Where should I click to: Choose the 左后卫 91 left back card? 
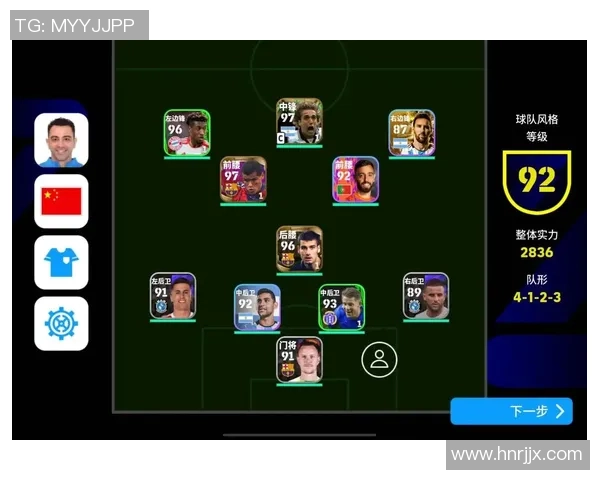(x=173, y=296)
